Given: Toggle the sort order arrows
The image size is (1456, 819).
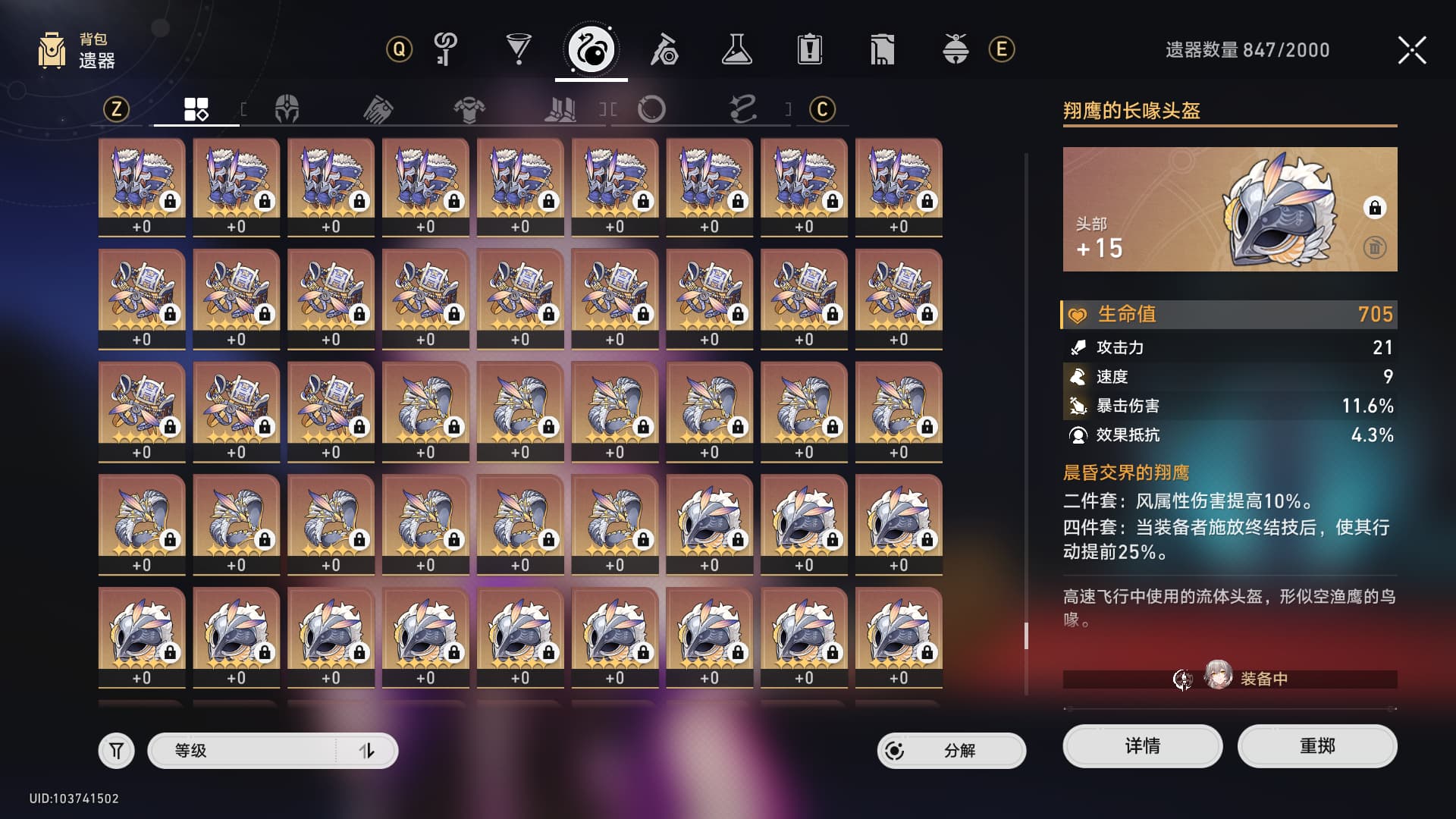Looking at the screenshot, I should [x=367, y=751].
